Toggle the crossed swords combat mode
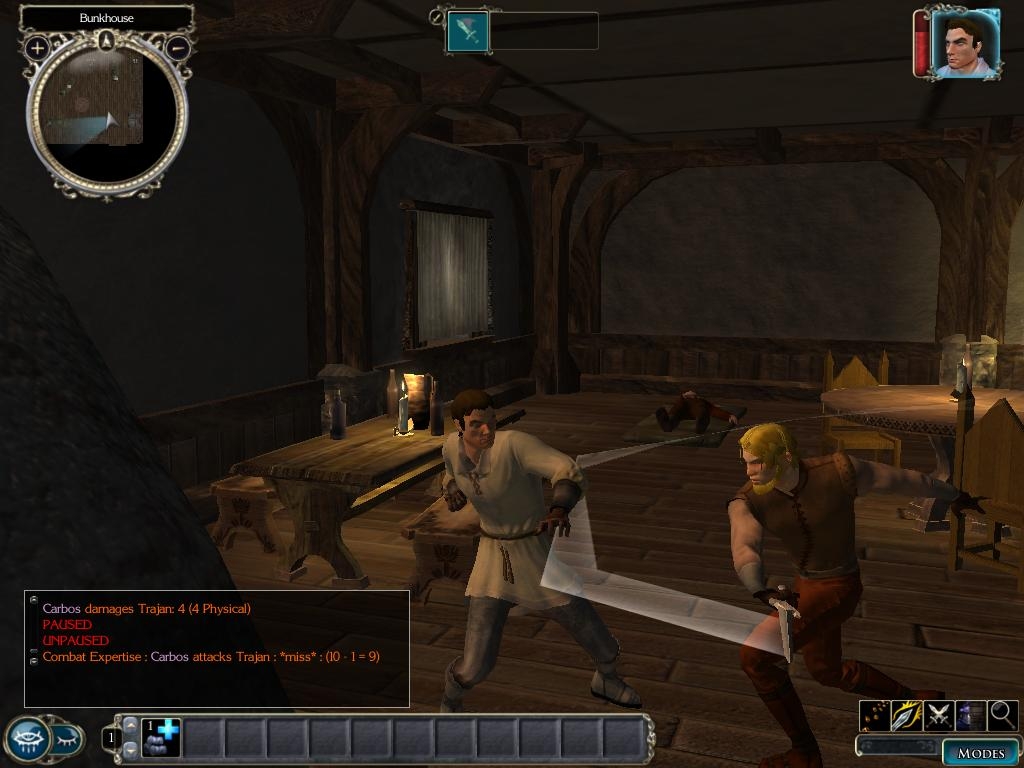The image size is (1024, 768). pyautogui.click(x=939, y=716)
